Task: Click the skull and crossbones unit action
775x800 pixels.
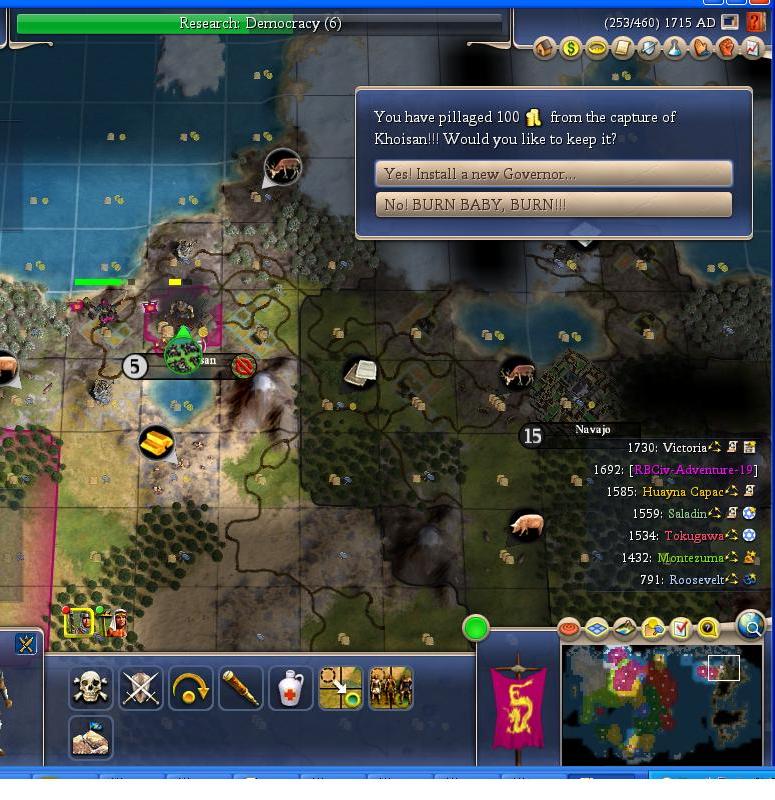Action: point(90,688)
